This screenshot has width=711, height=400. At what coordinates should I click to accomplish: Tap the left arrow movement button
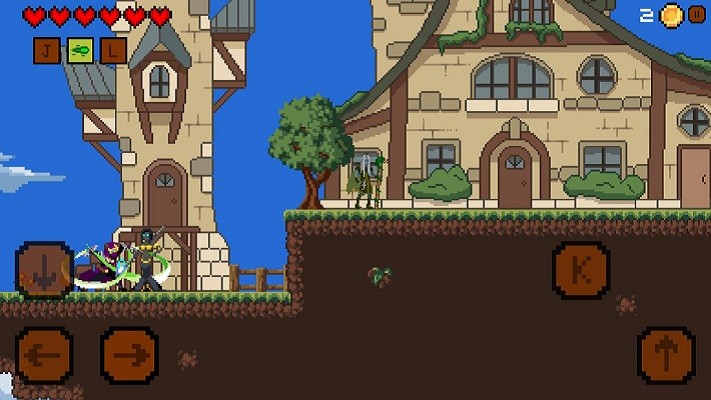[x=44, y=354]
